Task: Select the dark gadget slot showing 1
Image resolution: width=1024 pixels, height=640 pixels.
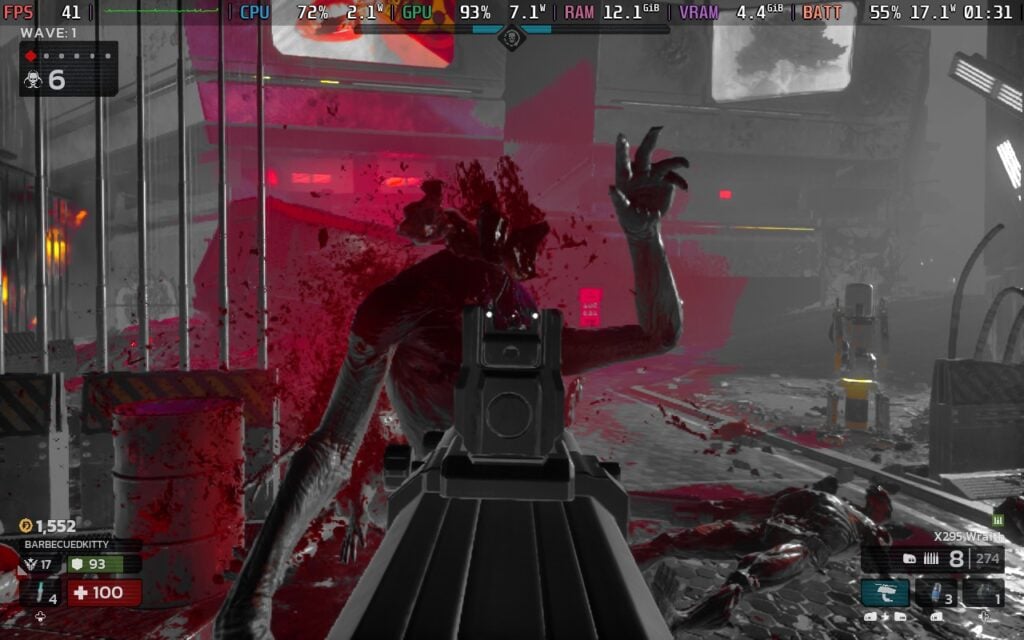Action: click(x=983, y=592)
